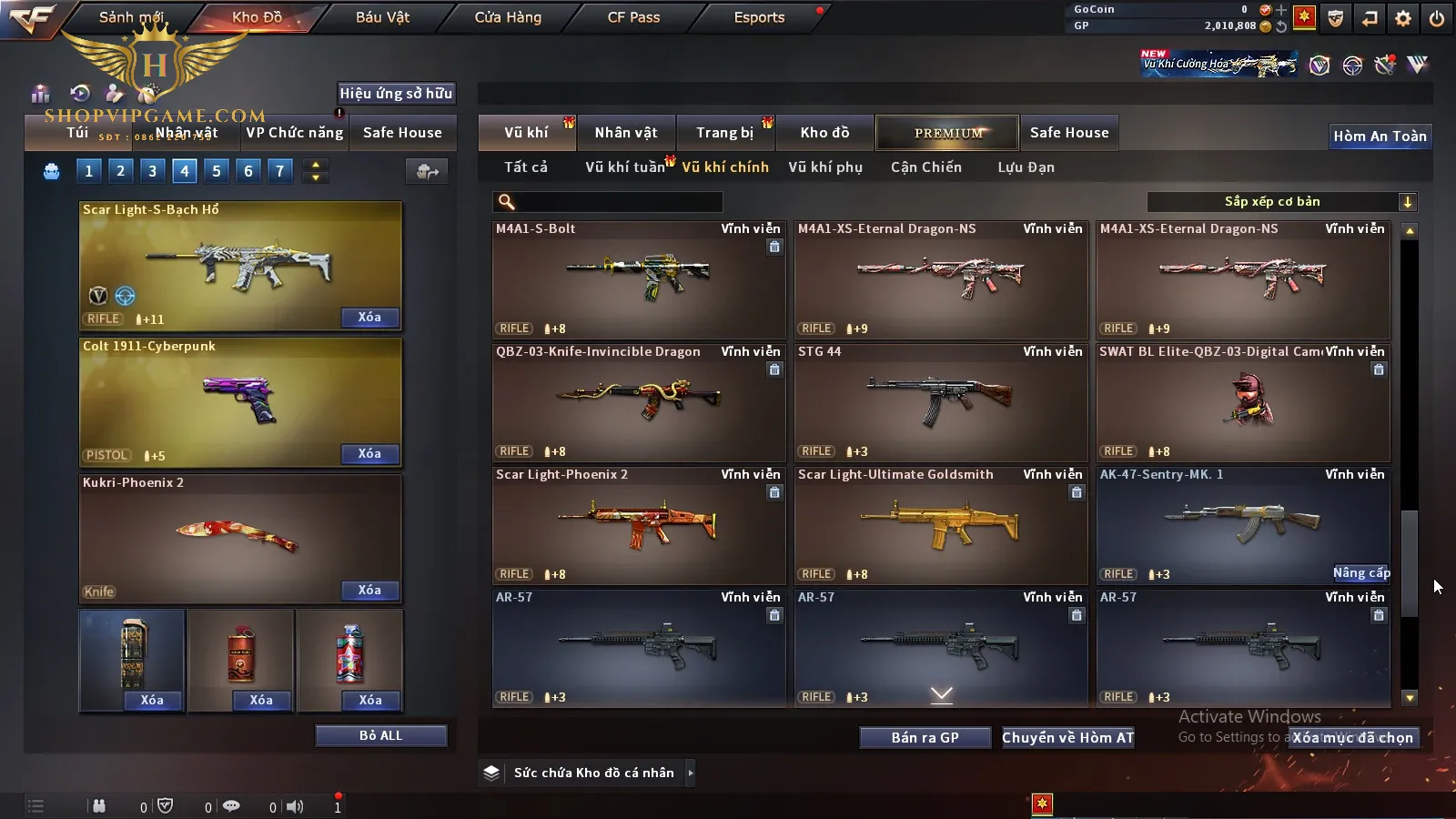1456x819 pixels.
Task: Open the Cửa Hàng shop menu
Action: [508, 17]
